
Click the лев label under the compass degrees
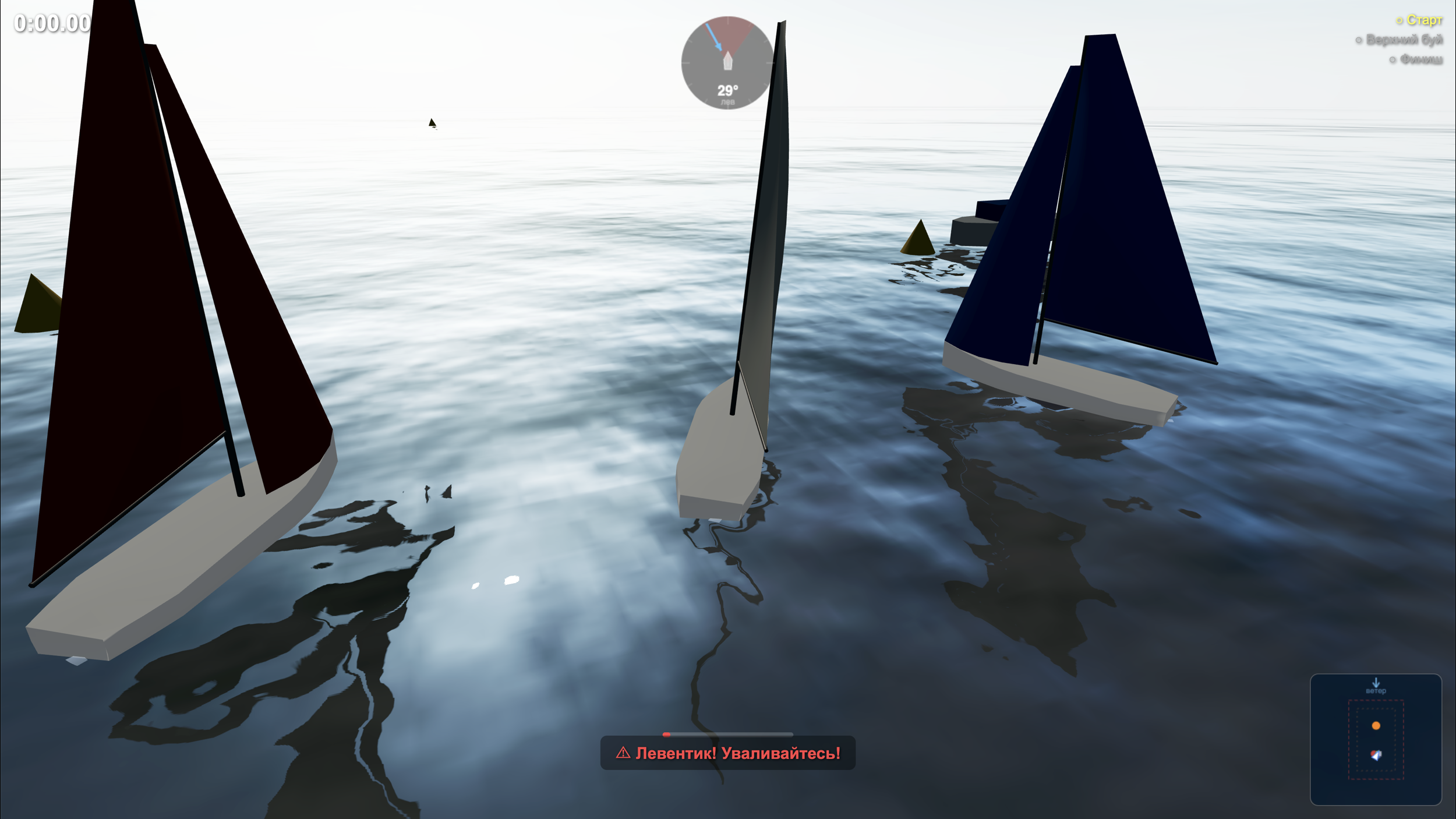[728, 101]
